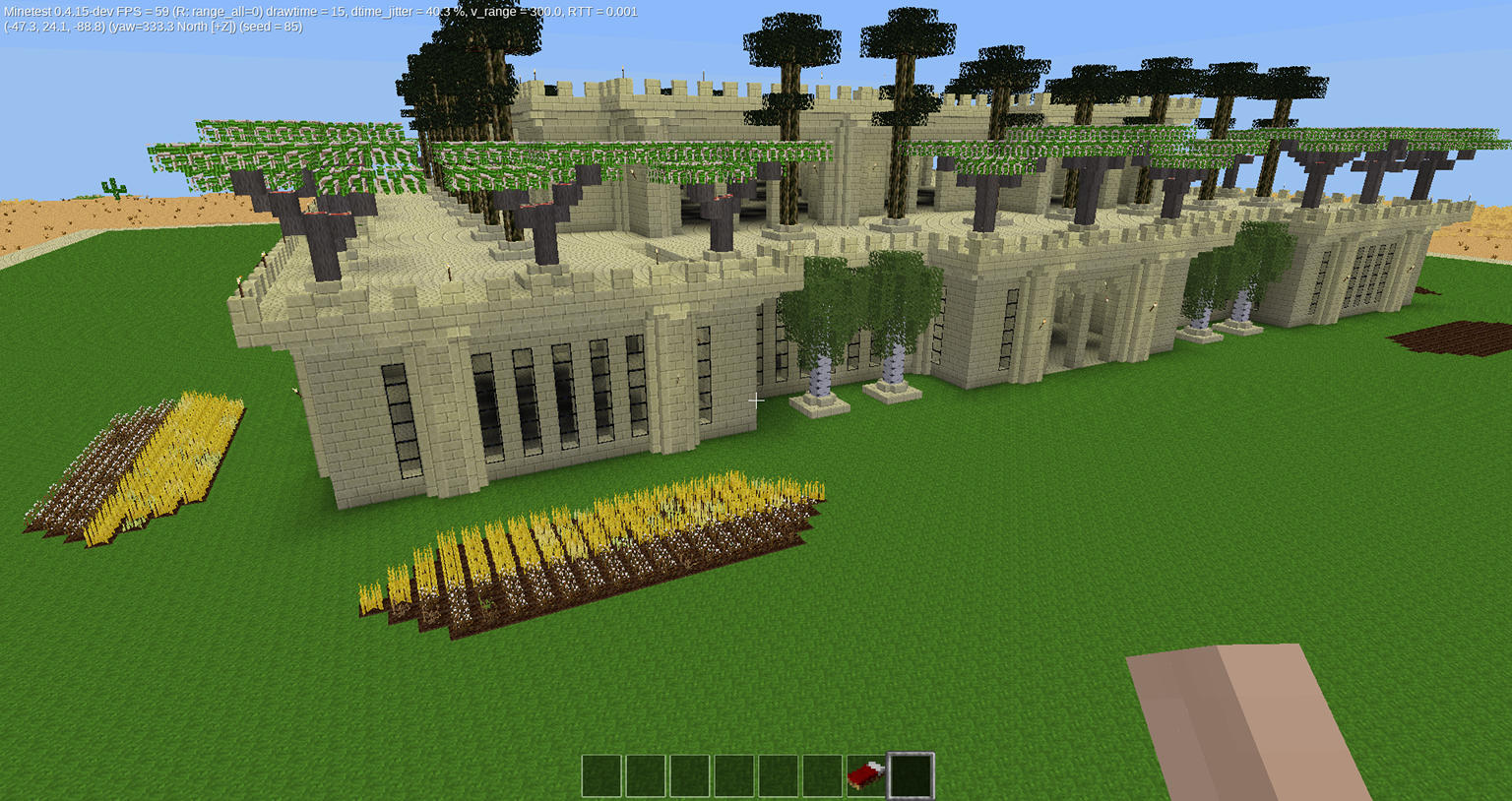1512x801 pixels.
Task: Select the fourth hotbar slot
Action: point(733,773)
